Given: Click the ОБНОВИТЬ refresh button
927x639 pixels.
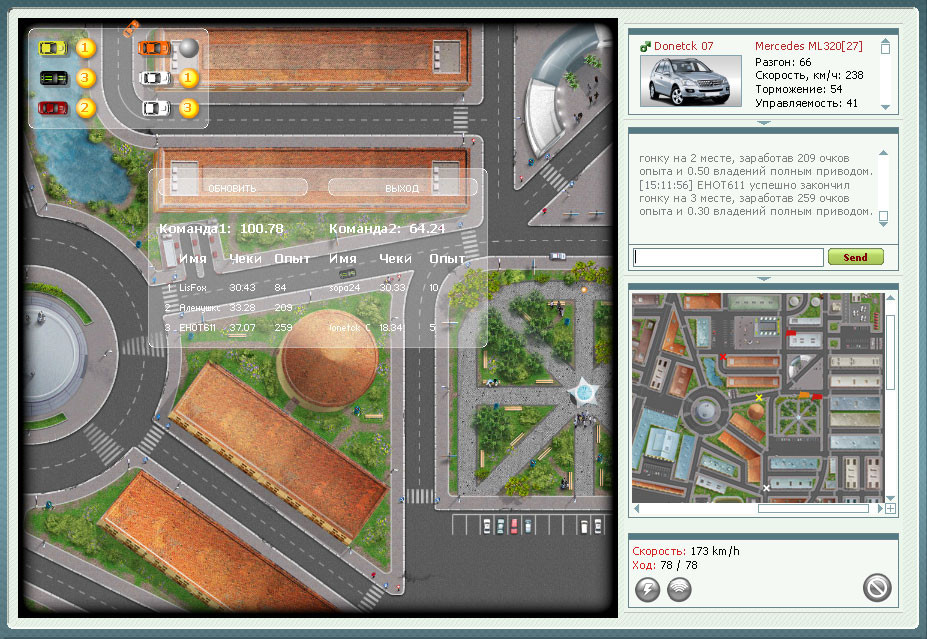Looking at the screenshot, I should click(233, 187).
